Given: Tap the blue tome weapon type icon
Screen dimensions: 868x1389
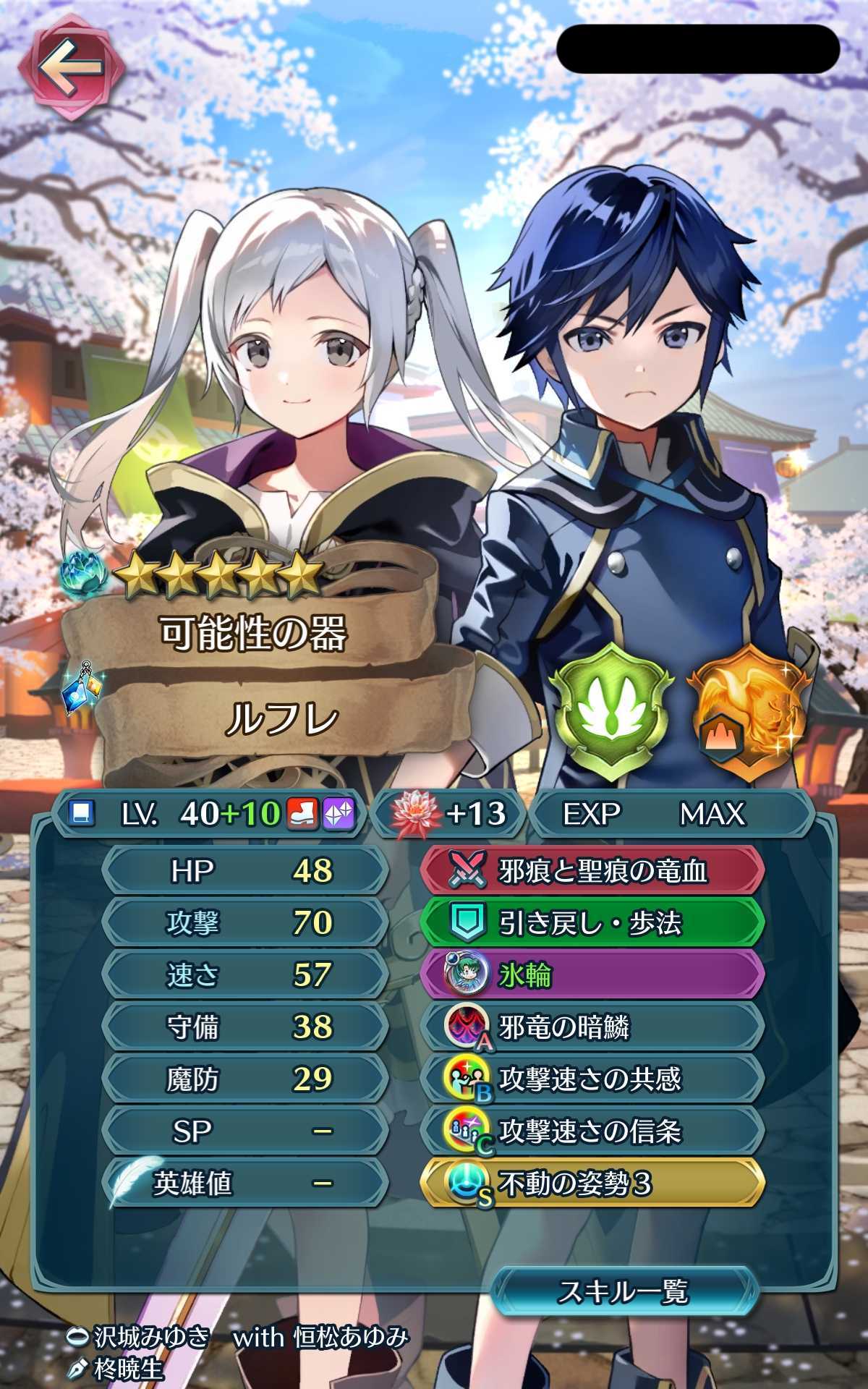Looking at the screenshot, I should click(x=78, y=815).
